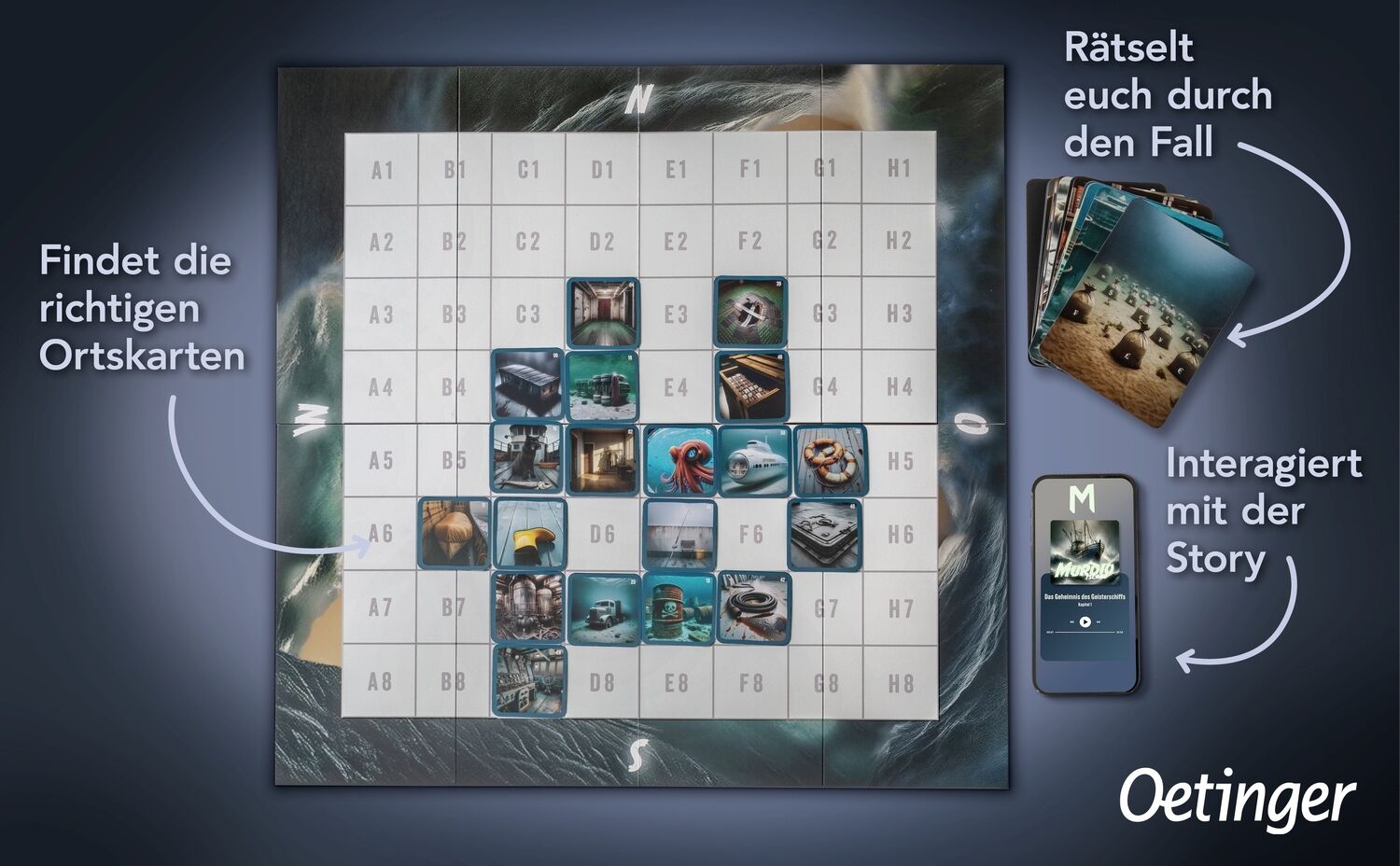1400x866 pixels.
Task: Select the skull toxic barrel card
Action: [x=679, y=608]
